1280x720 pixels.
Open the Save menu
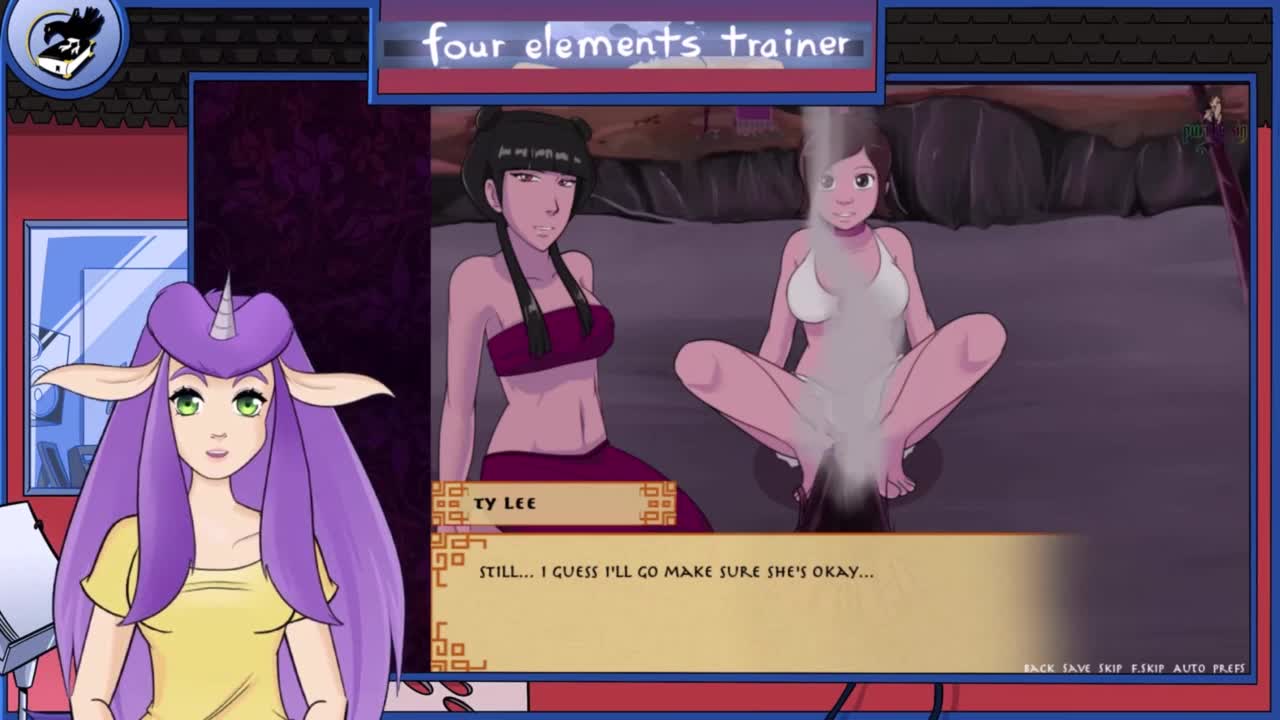[1076, 668]
